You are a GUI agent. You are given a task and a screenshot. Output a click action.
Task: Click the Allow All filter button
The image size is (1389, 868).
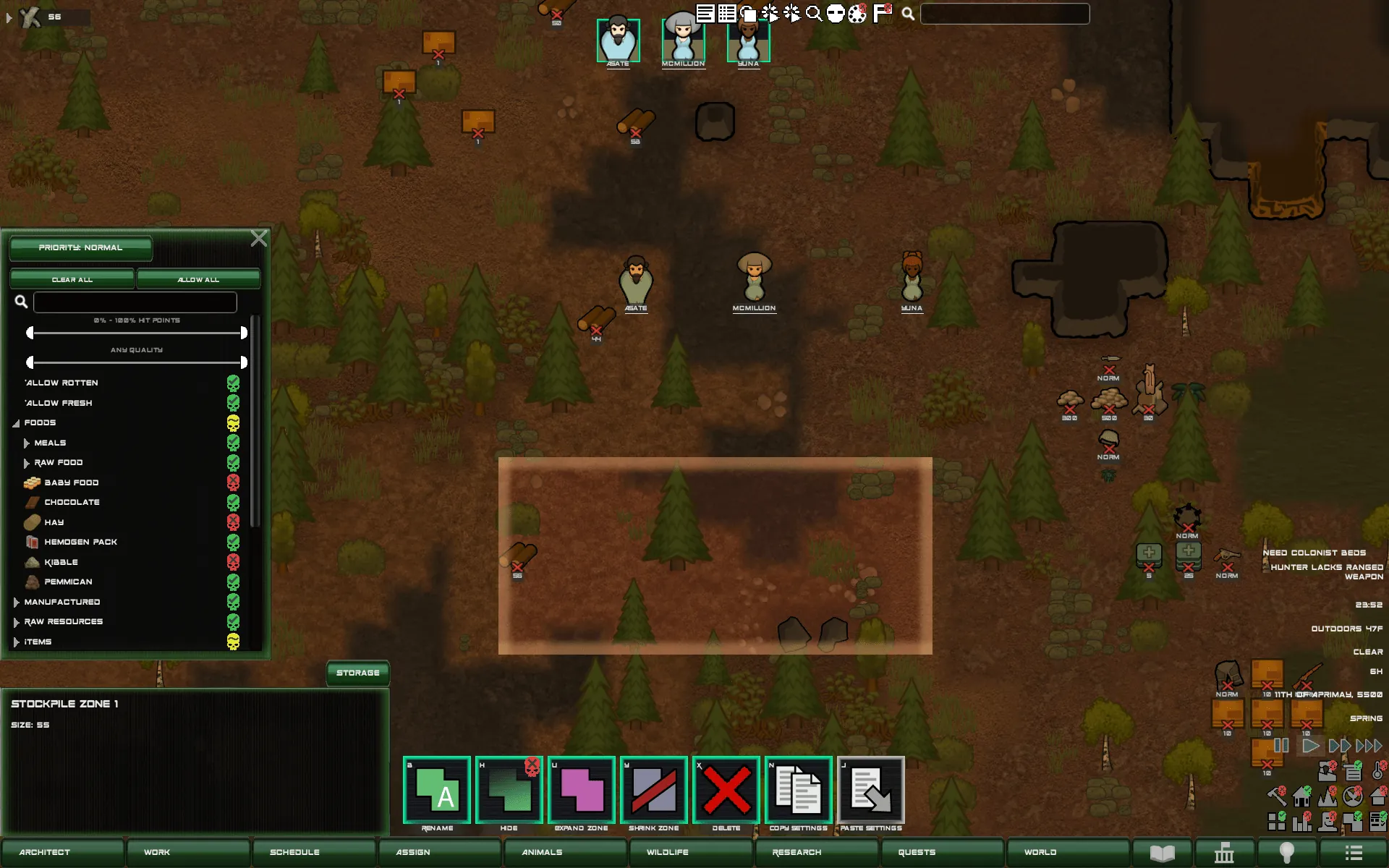click(x=198, y=279)
